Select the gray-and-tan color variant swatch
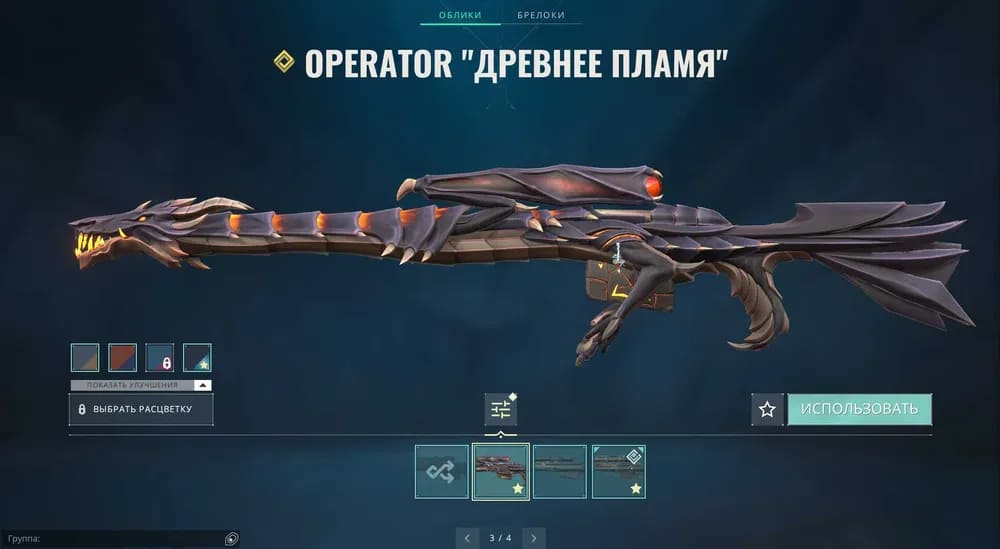The height and width of the screenshot is (549, 1000). [85, 358]
